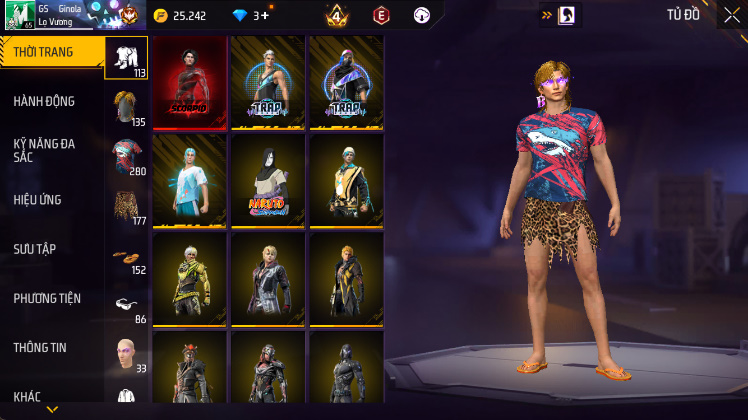Select the Khác tab
This screenshot has height=420, width=748.
click(x=30, y=396)
